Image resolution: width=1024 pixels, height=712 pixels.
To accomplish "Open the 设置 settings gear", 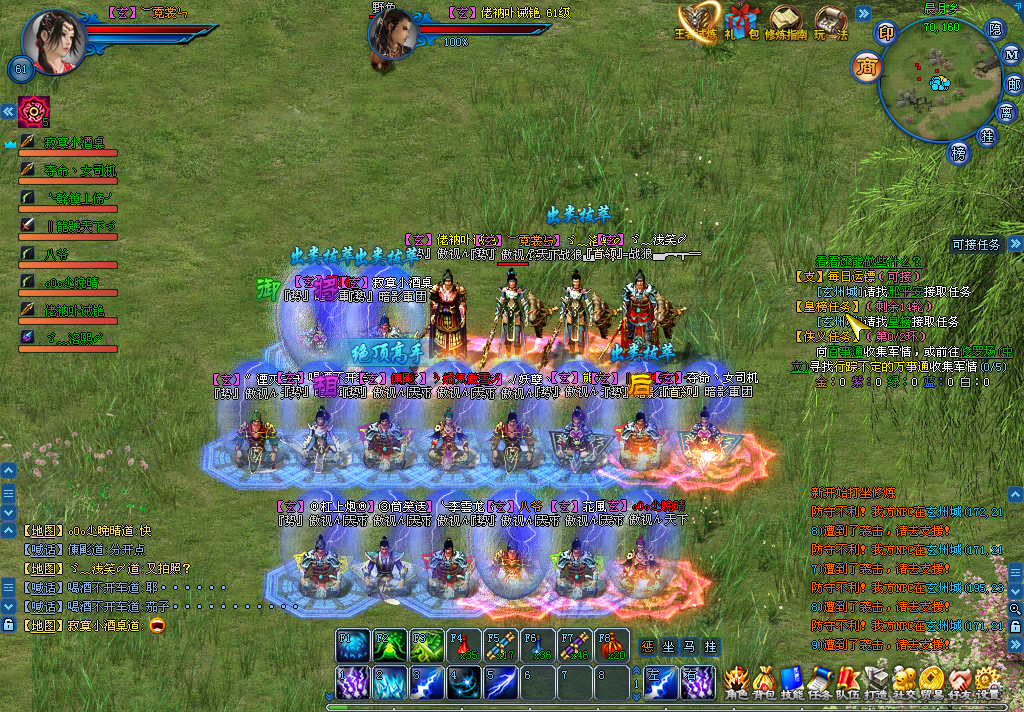I will coord(988,682).
